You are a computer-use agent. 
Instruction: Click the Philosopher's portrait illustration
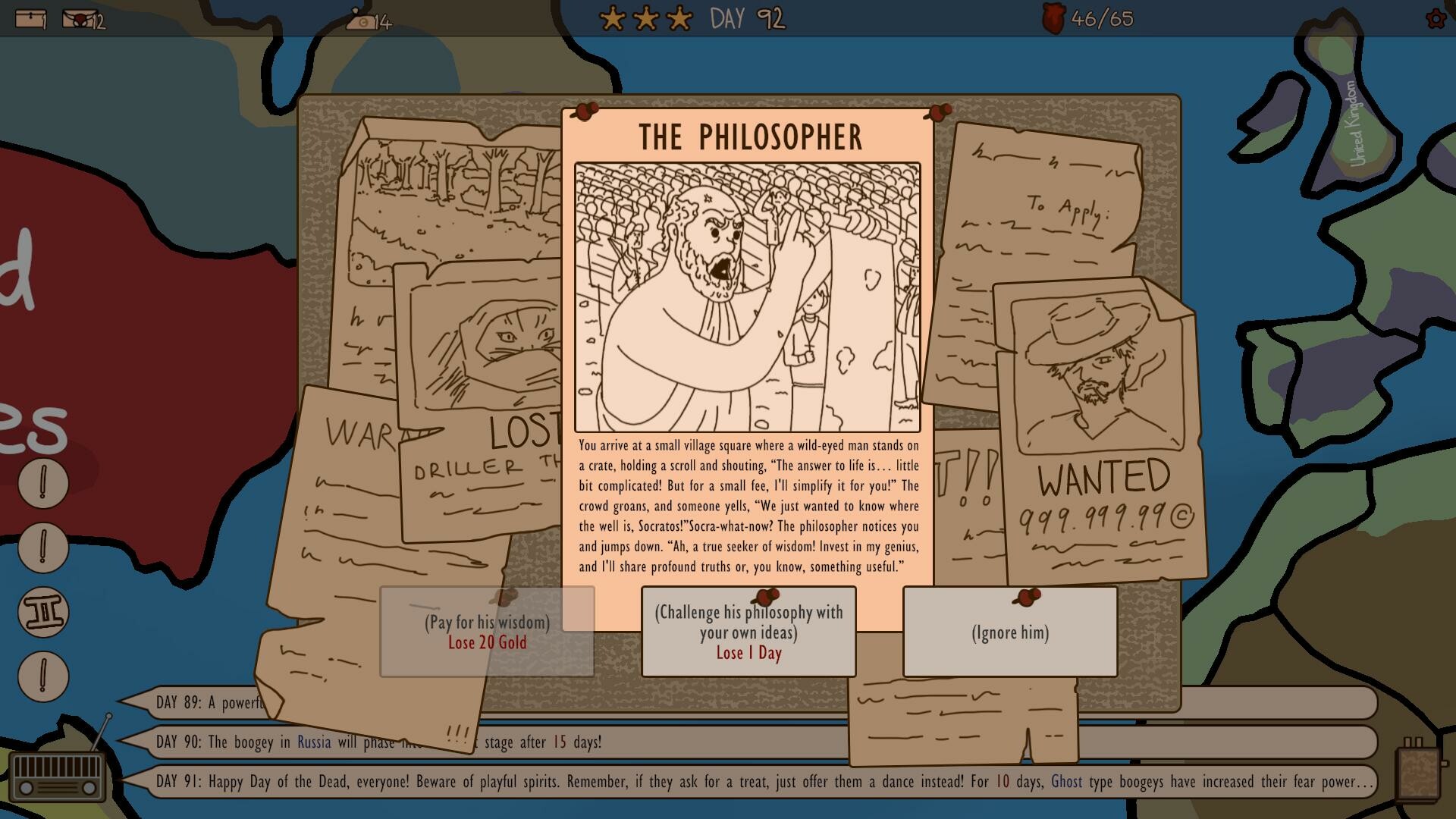(747, 296)
